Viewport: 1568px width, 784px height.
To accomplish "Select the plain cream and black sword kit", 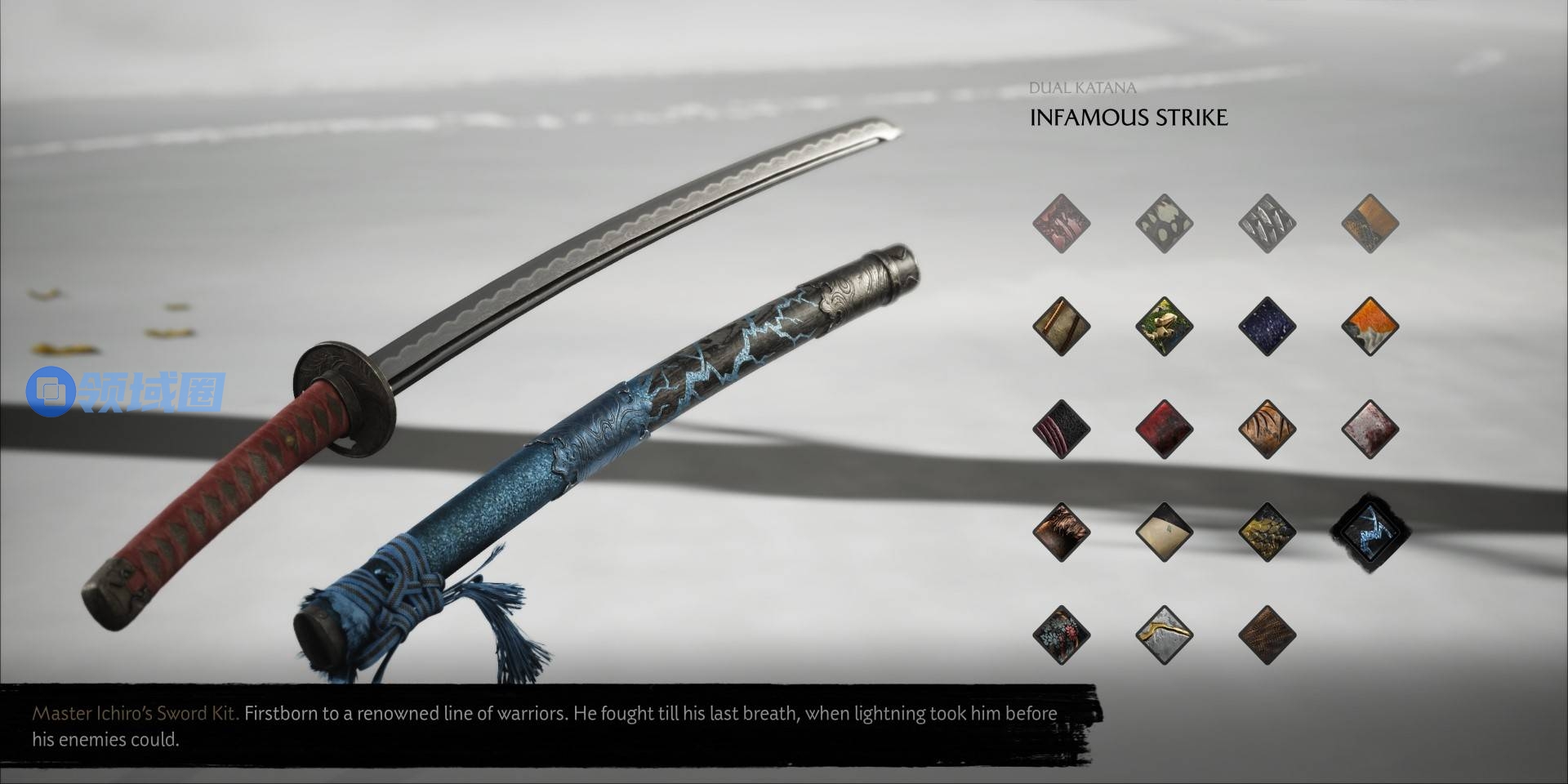I will point(1165,532).
